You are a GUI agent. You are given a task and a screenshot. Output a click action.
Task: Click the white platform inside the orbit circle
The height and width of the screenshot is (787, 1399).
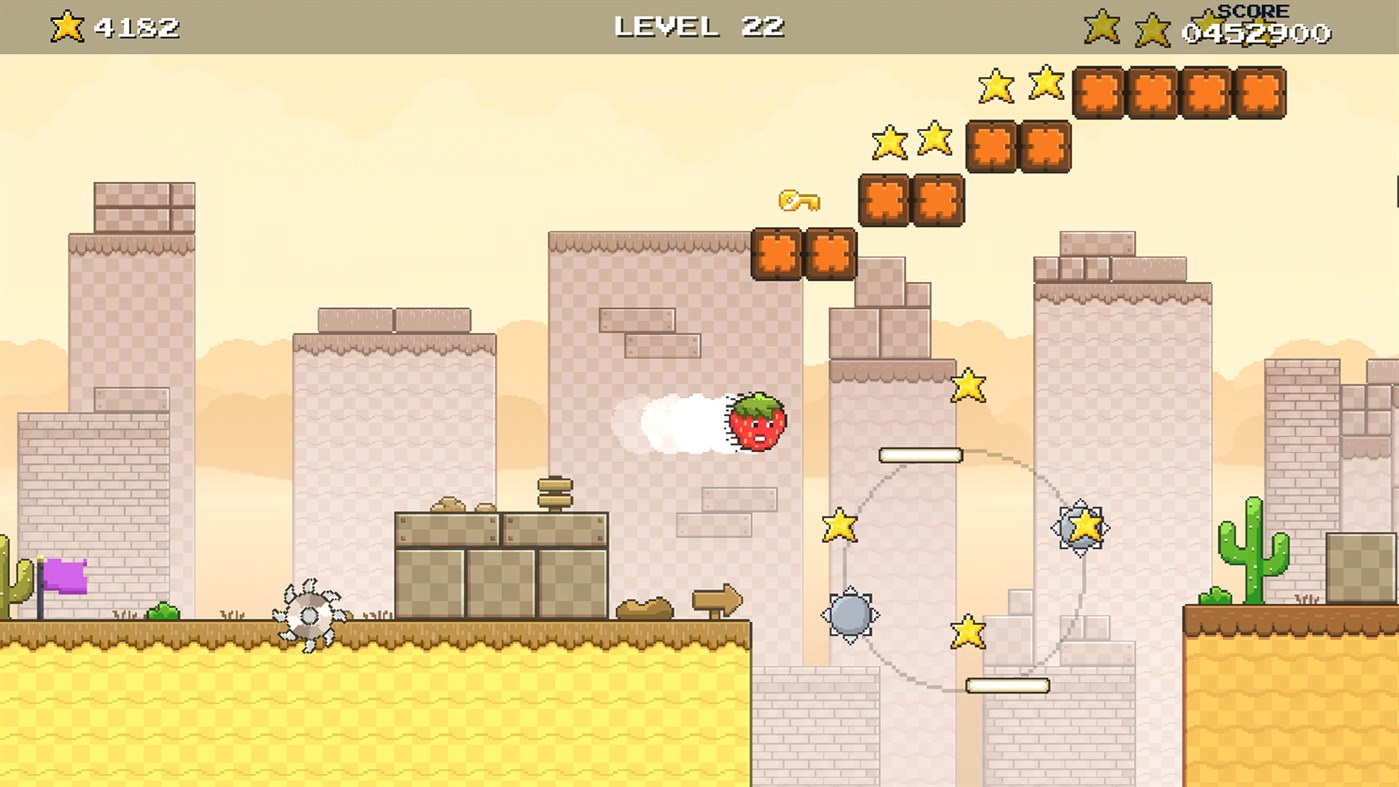(919, 455)
